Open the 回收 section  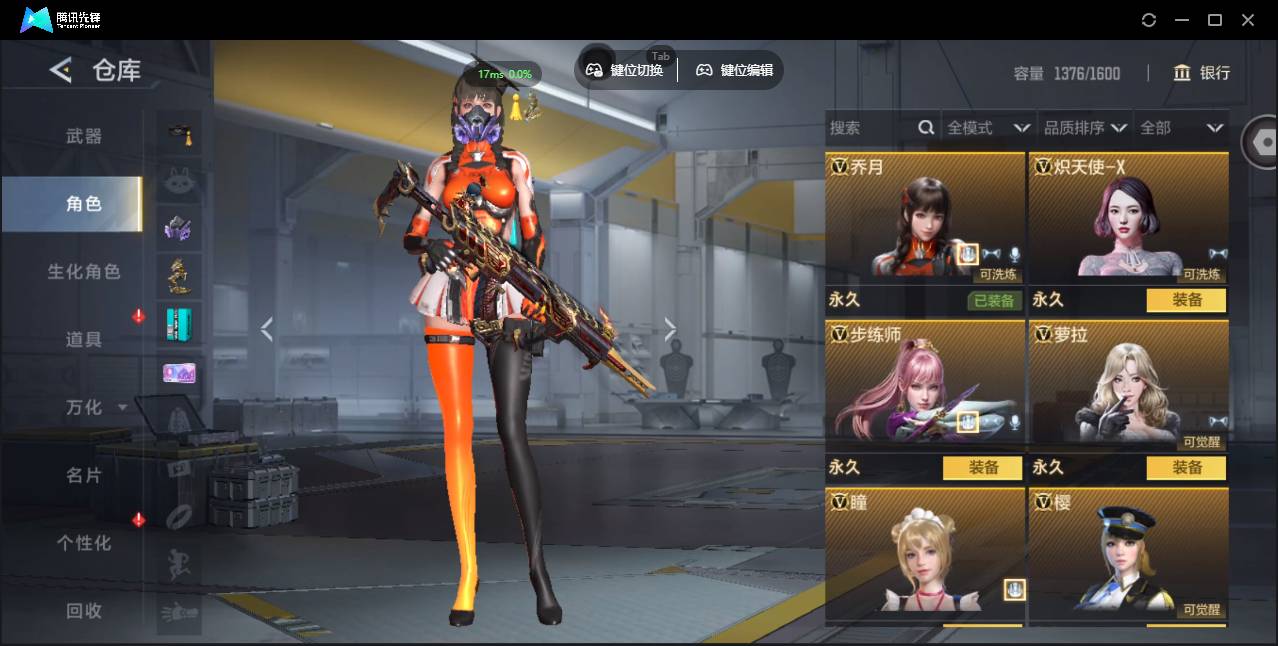(84, 610)
